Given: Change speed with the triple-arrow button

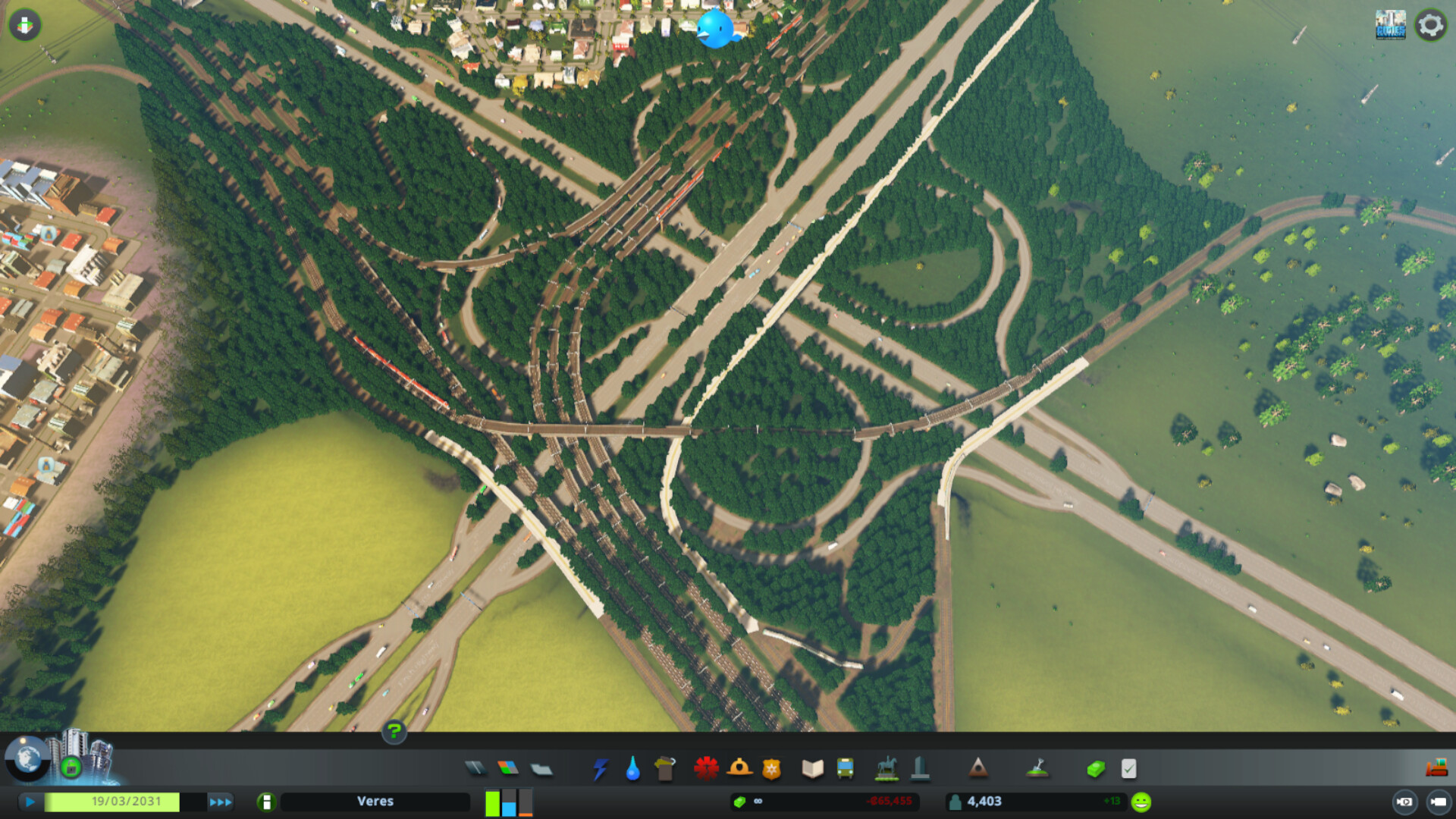Looking at the screenshot, I should click(221, 802).
